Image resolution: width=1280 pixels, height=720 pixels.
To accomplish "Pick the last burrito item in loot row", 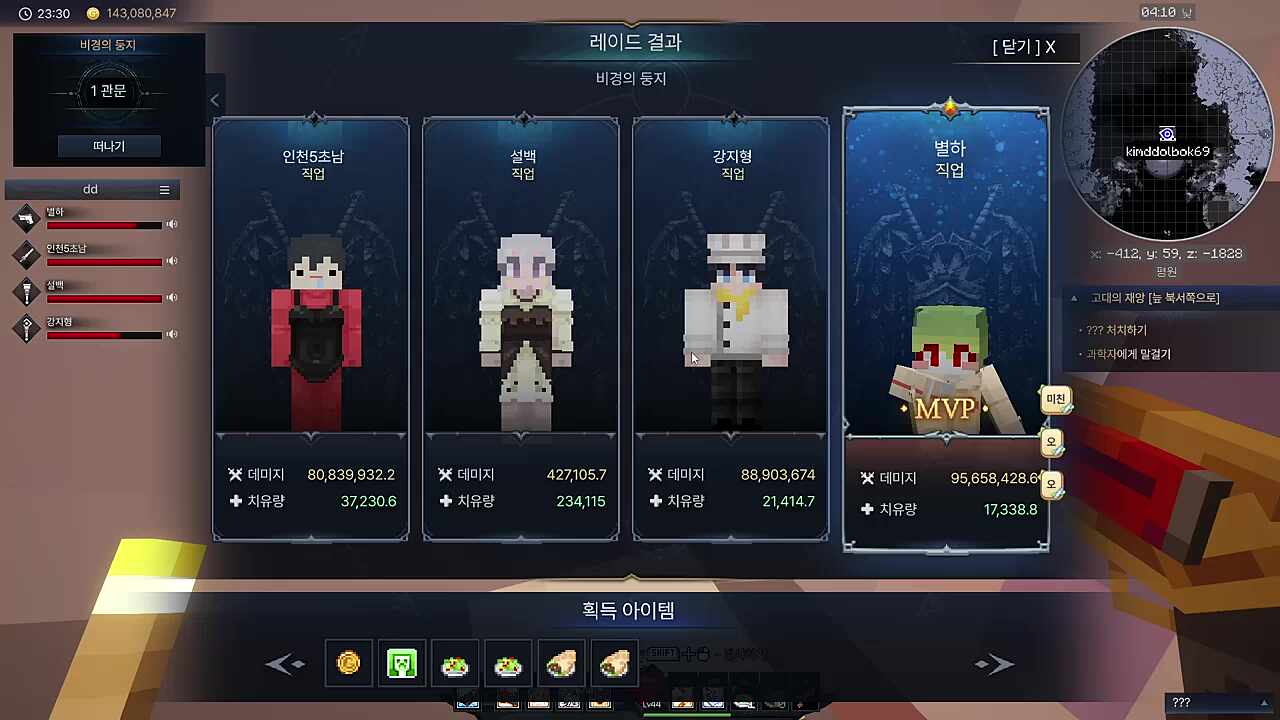I will click(614, 663).
